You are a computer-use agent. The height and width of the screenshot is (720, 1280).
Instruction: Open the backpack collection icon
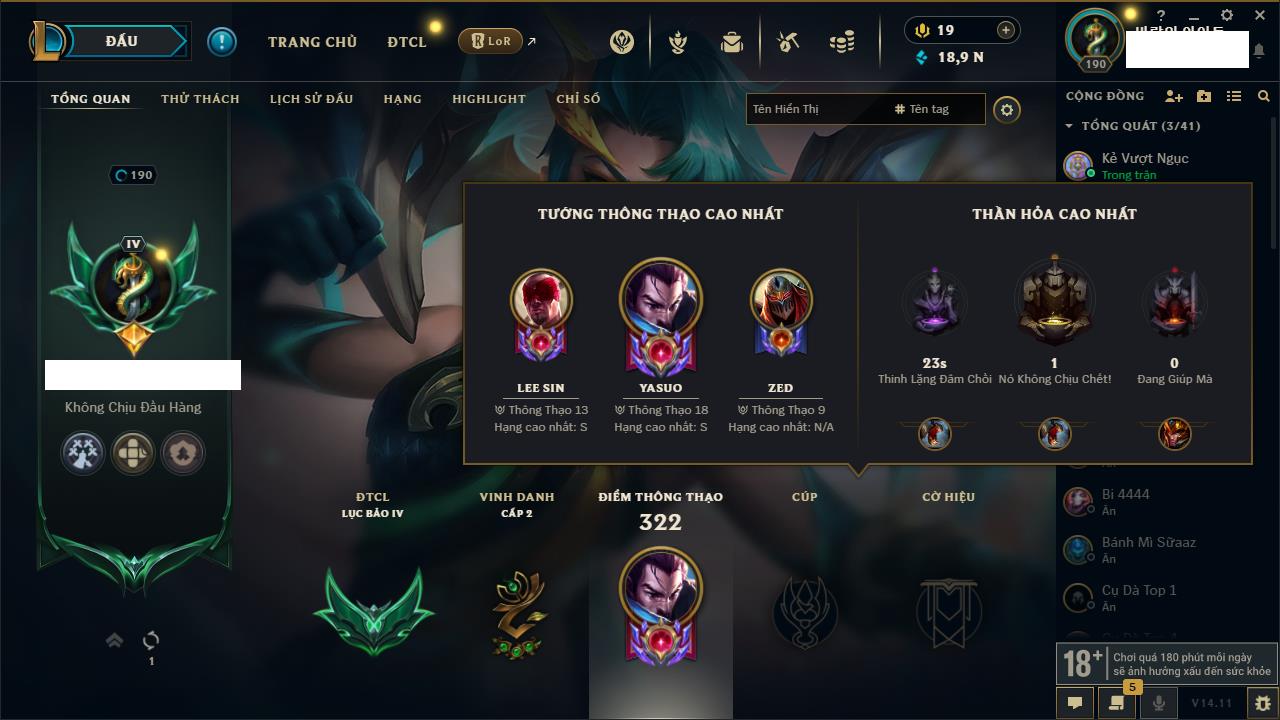732,42
